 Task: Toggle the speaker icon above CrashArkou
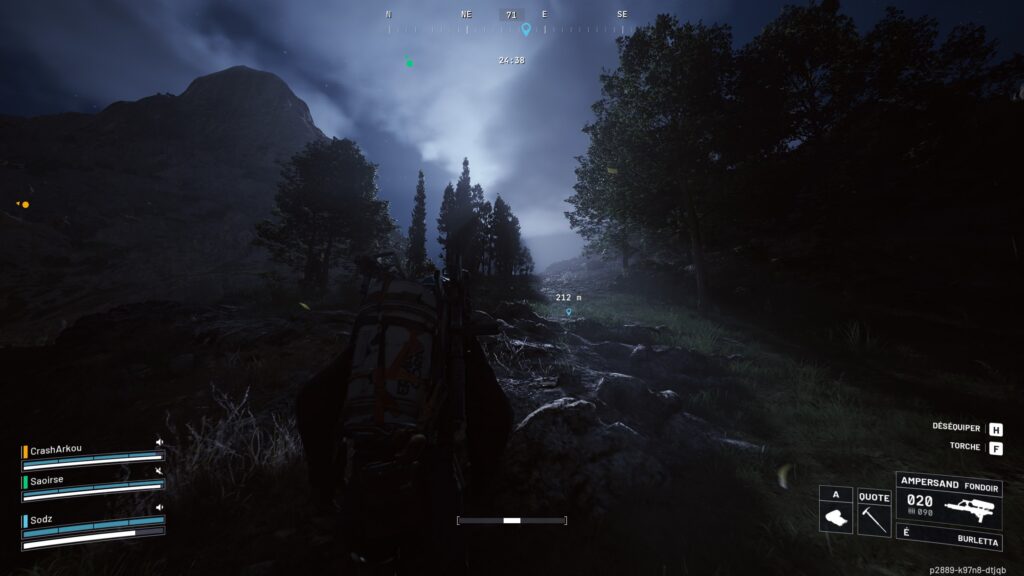(158, 442)
